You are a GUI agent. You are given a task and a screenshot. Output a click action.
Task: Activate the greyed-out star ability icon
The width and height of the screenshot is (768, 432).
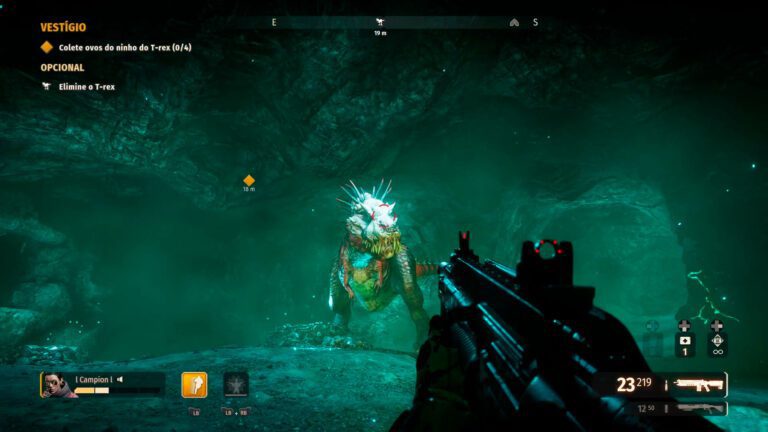tap(236, 385)
